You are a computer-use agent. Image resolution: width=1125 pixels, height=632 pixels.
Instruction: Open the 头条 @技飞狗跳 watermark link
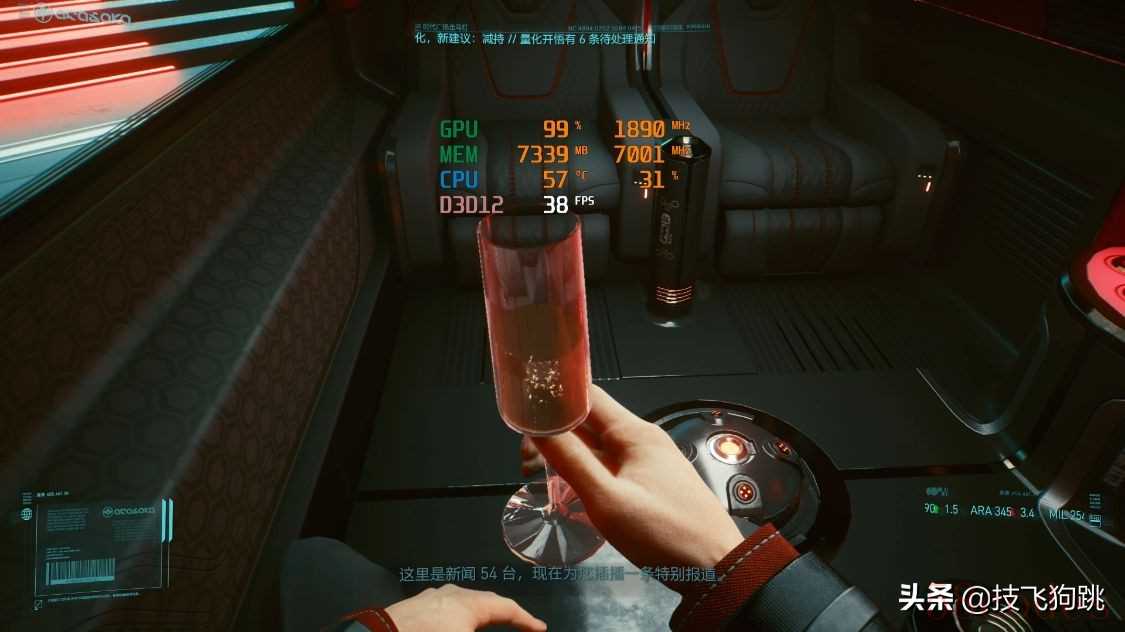coord(1000,598)
